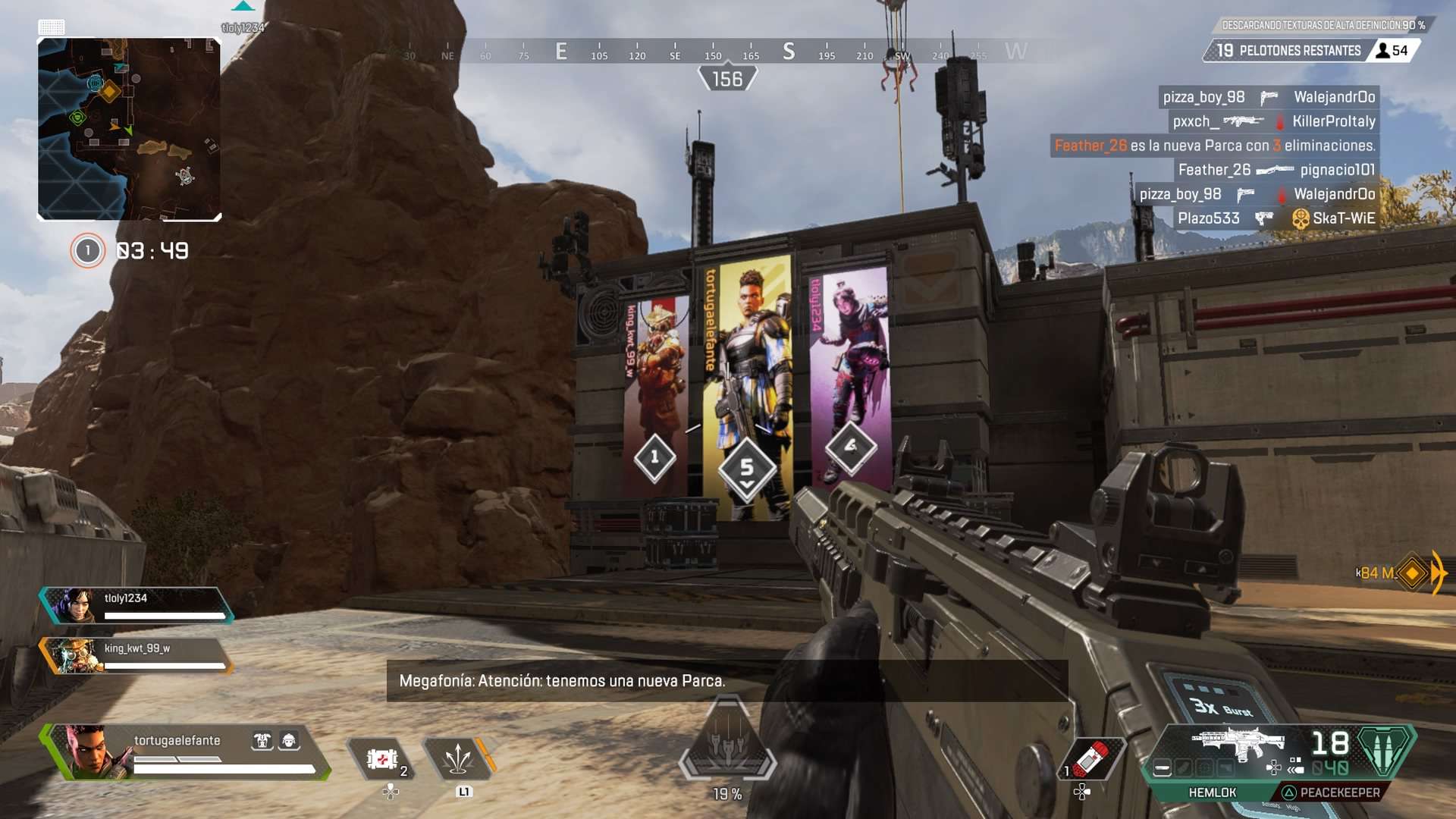Select teammate king_kwt_99_w's status card
1456x819 pixels.
[136, 655]
